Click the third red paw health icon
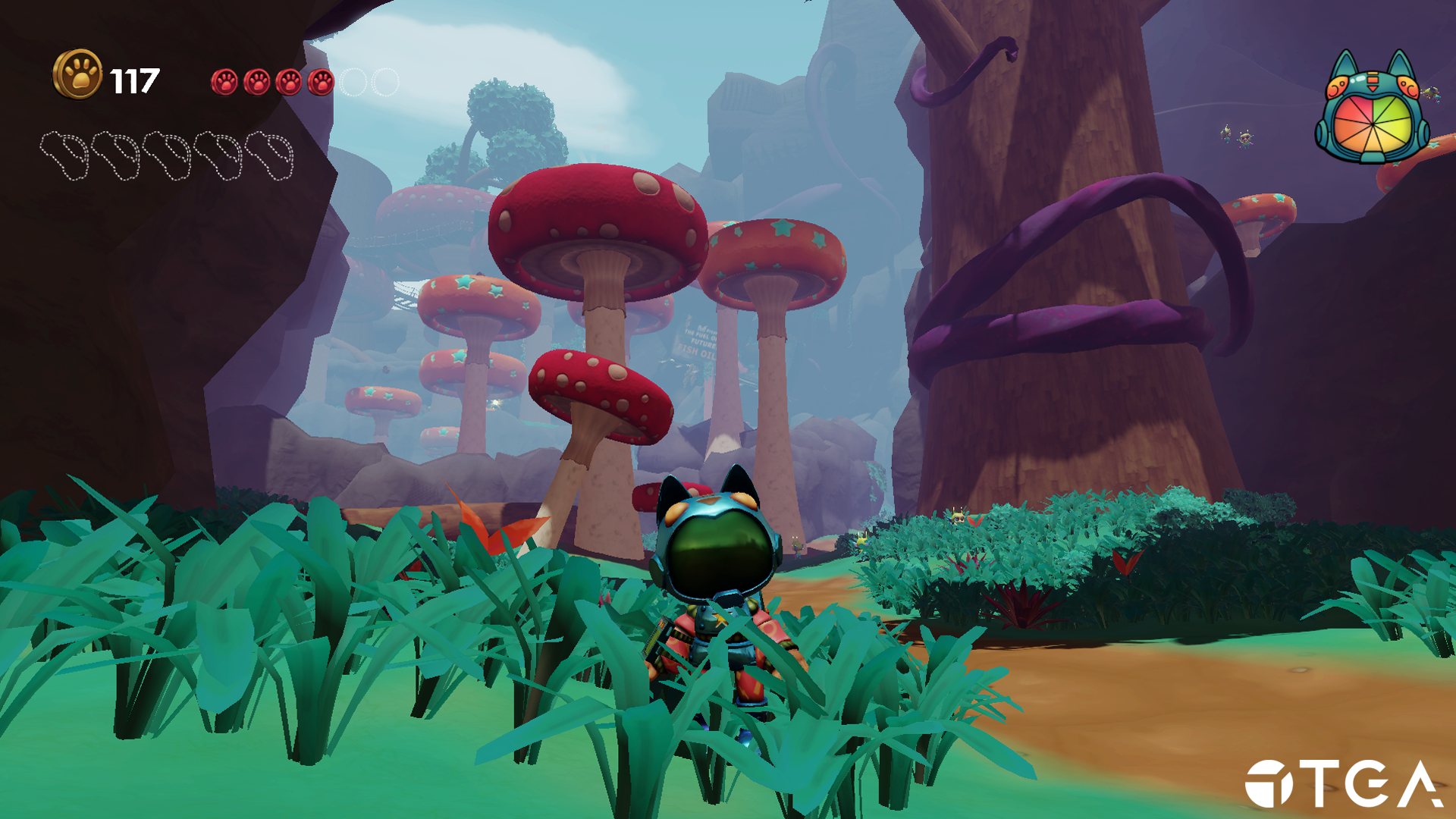This screenshot has height=819, width=1456. point(289,83)
